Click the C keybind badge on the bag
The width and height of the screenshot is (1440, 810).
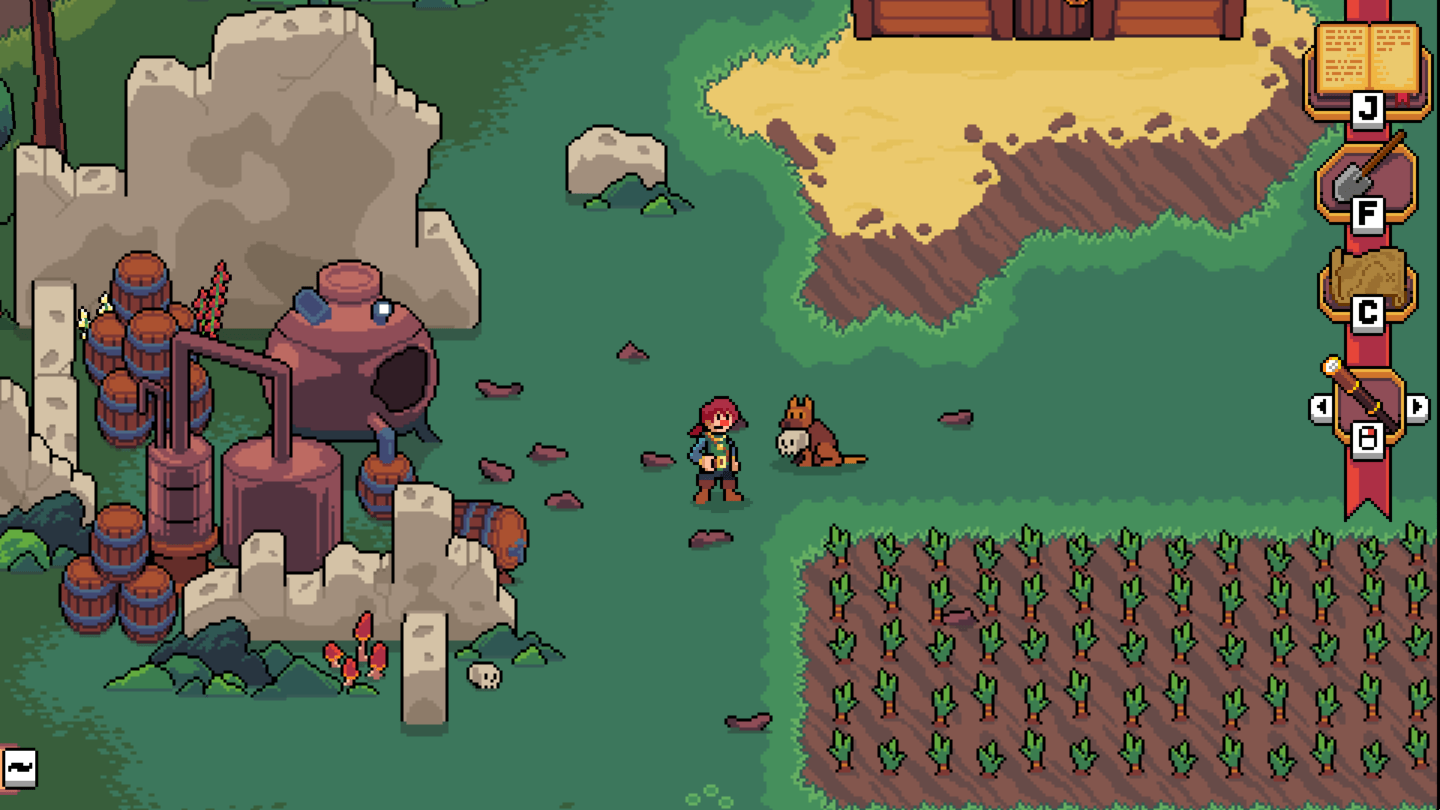1366,313
